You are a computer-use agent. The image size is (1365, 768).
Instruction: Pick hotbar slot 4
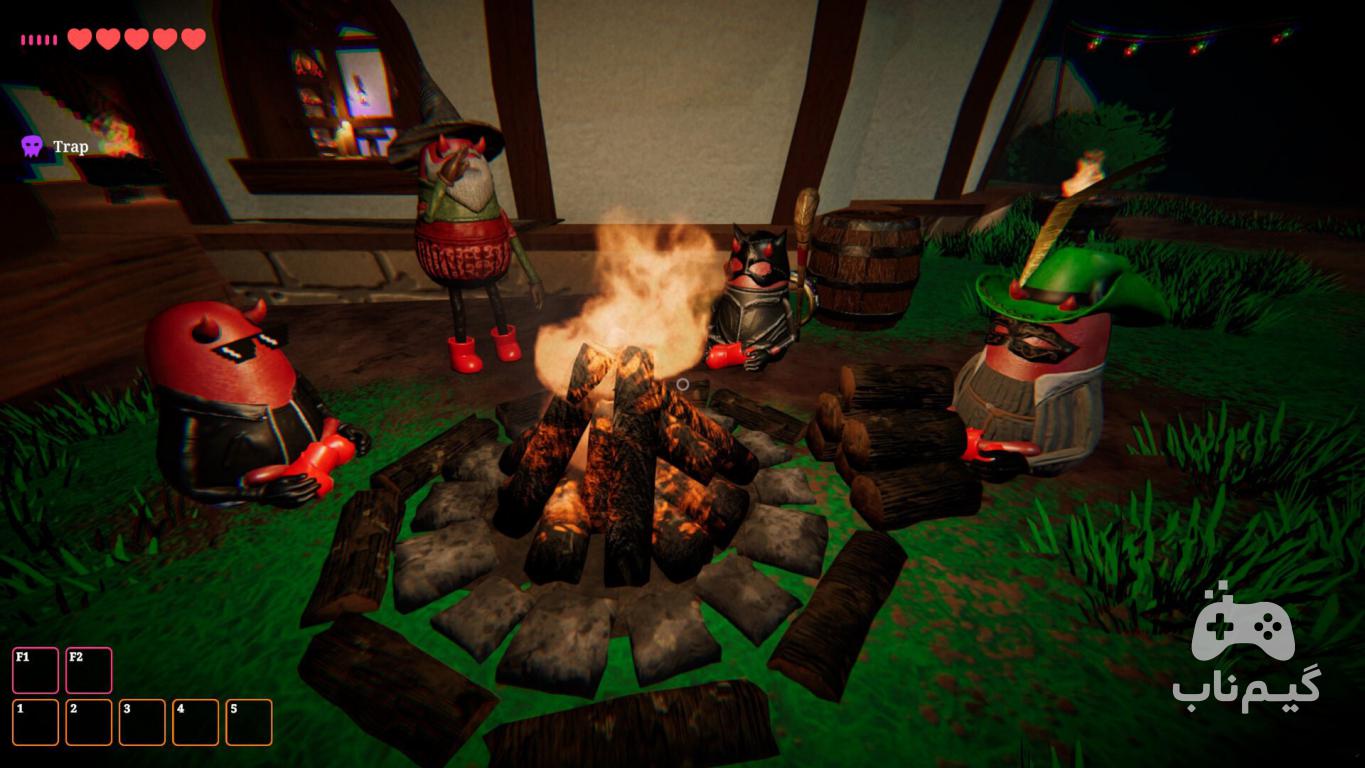pos(195,722)
